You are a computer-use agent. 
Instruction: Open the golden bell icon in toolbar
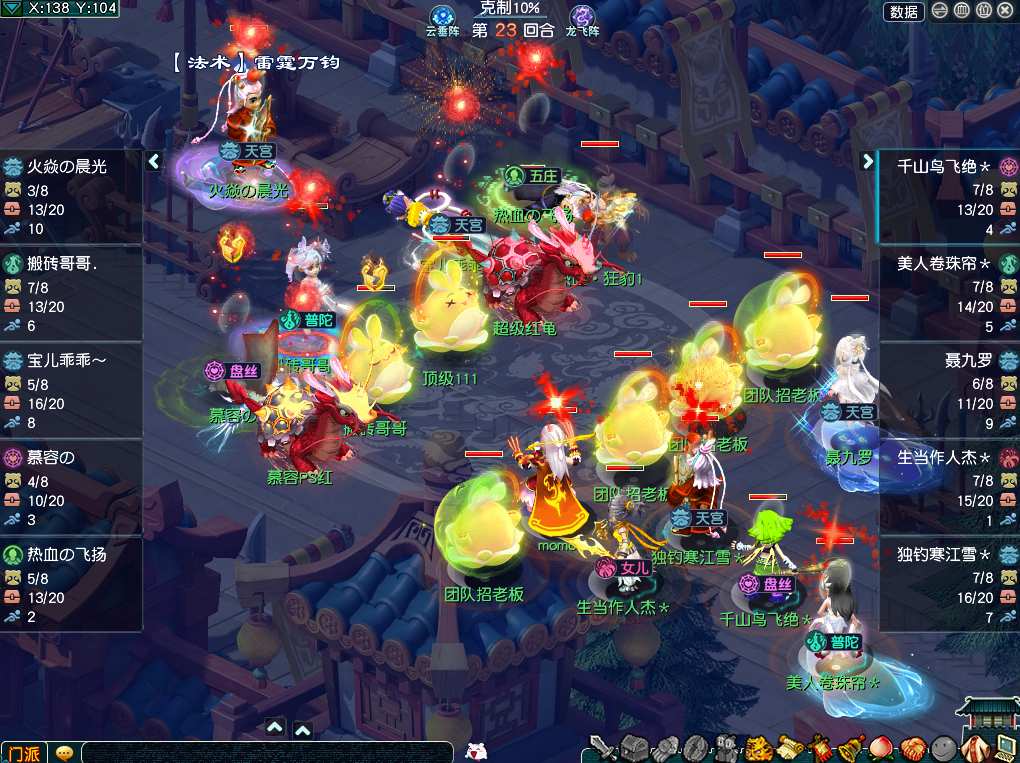pyautogui.click(x=851, y=747)
